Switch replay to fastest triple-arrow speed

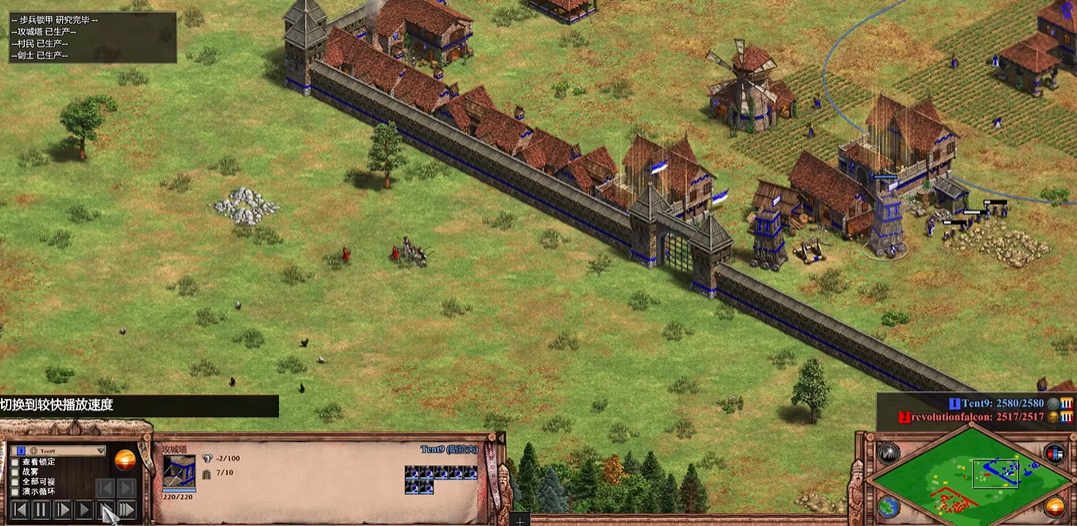click(x=127, y=510)
